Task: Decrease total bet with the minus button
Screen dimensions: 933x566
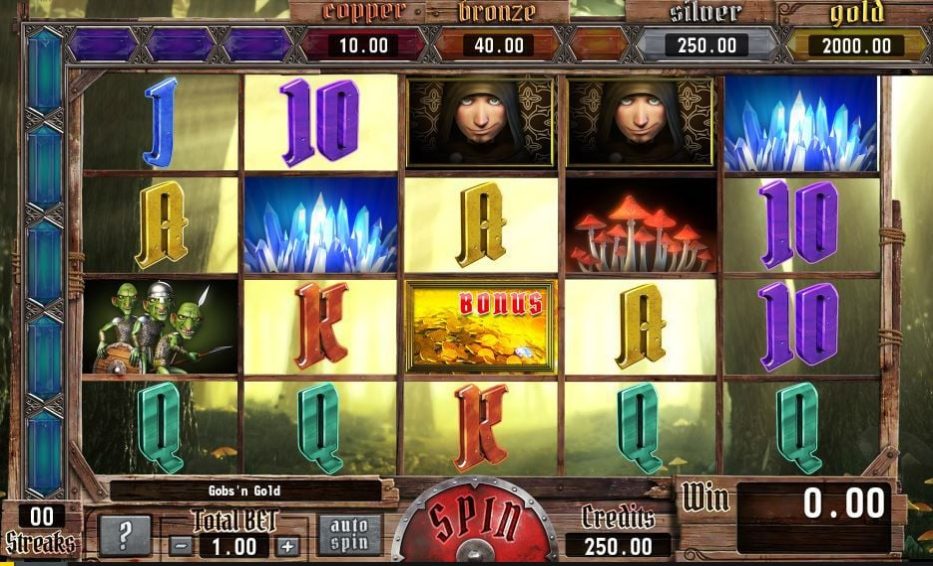Action: tap(181, 546)
